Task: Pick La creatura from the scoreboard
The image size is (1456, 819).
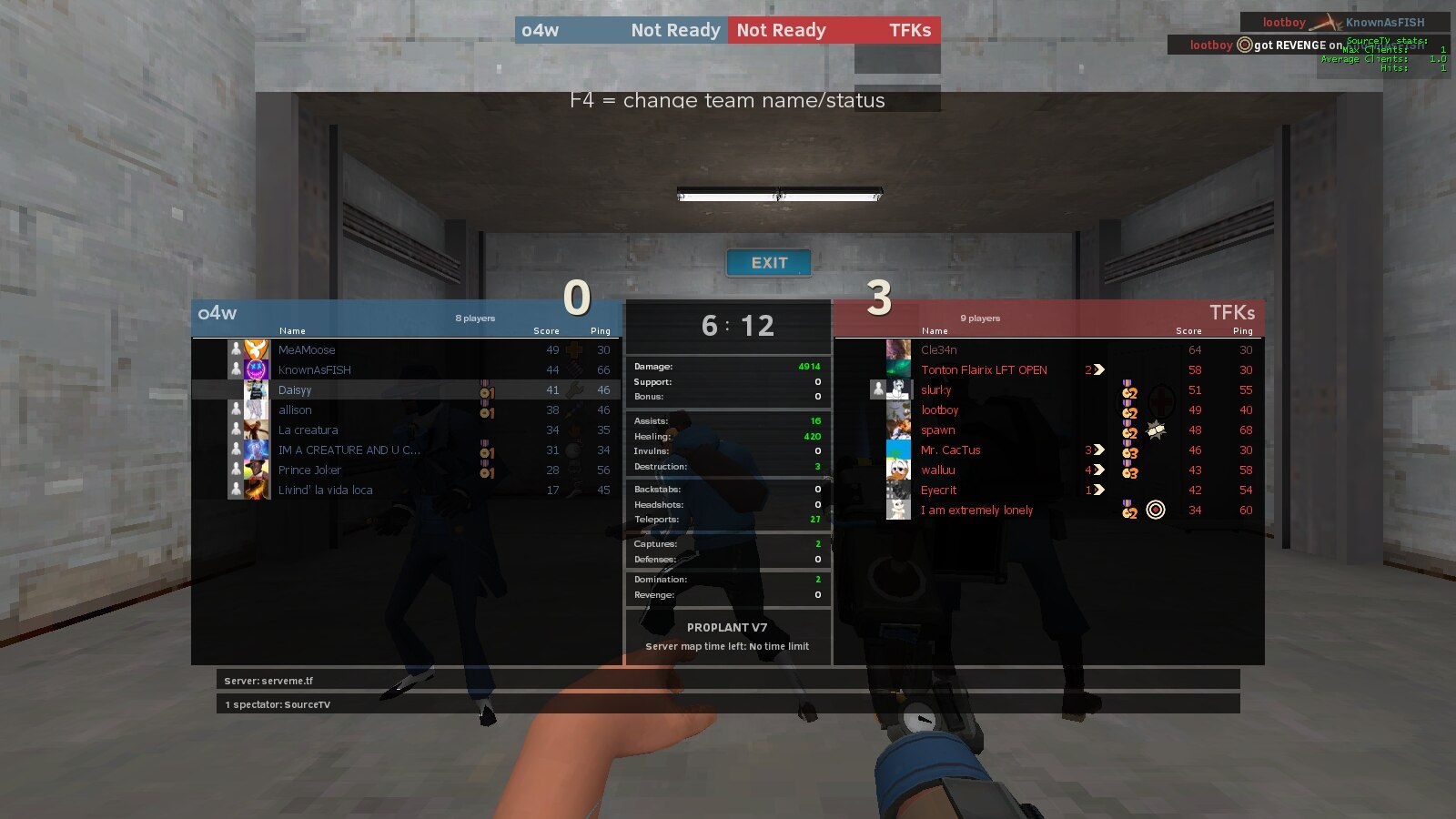Action: [x=308, y=430]
